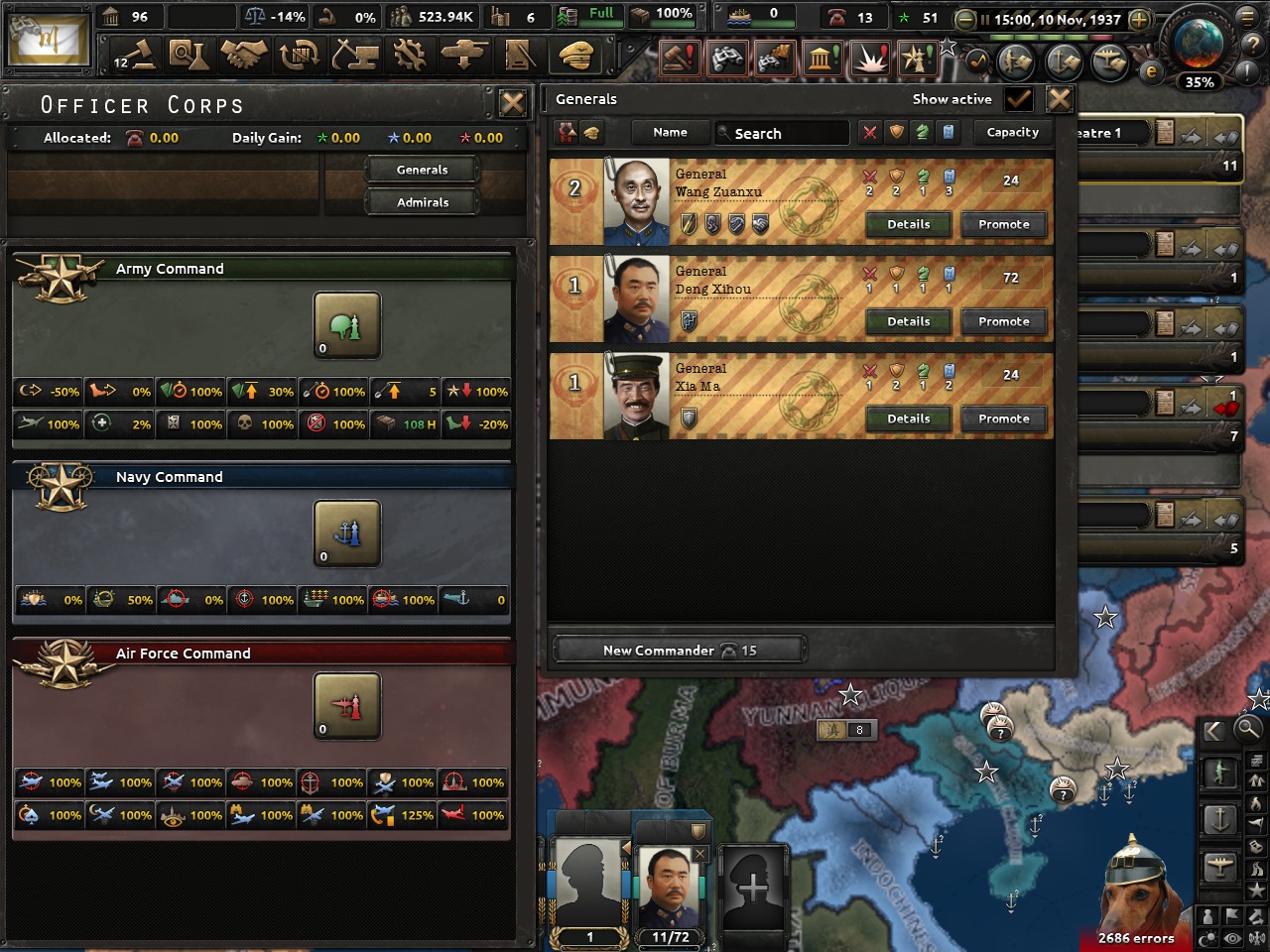The image size is (1270, 952).
Task: Recruit a New Commander
Action: (x=679, y=650)
